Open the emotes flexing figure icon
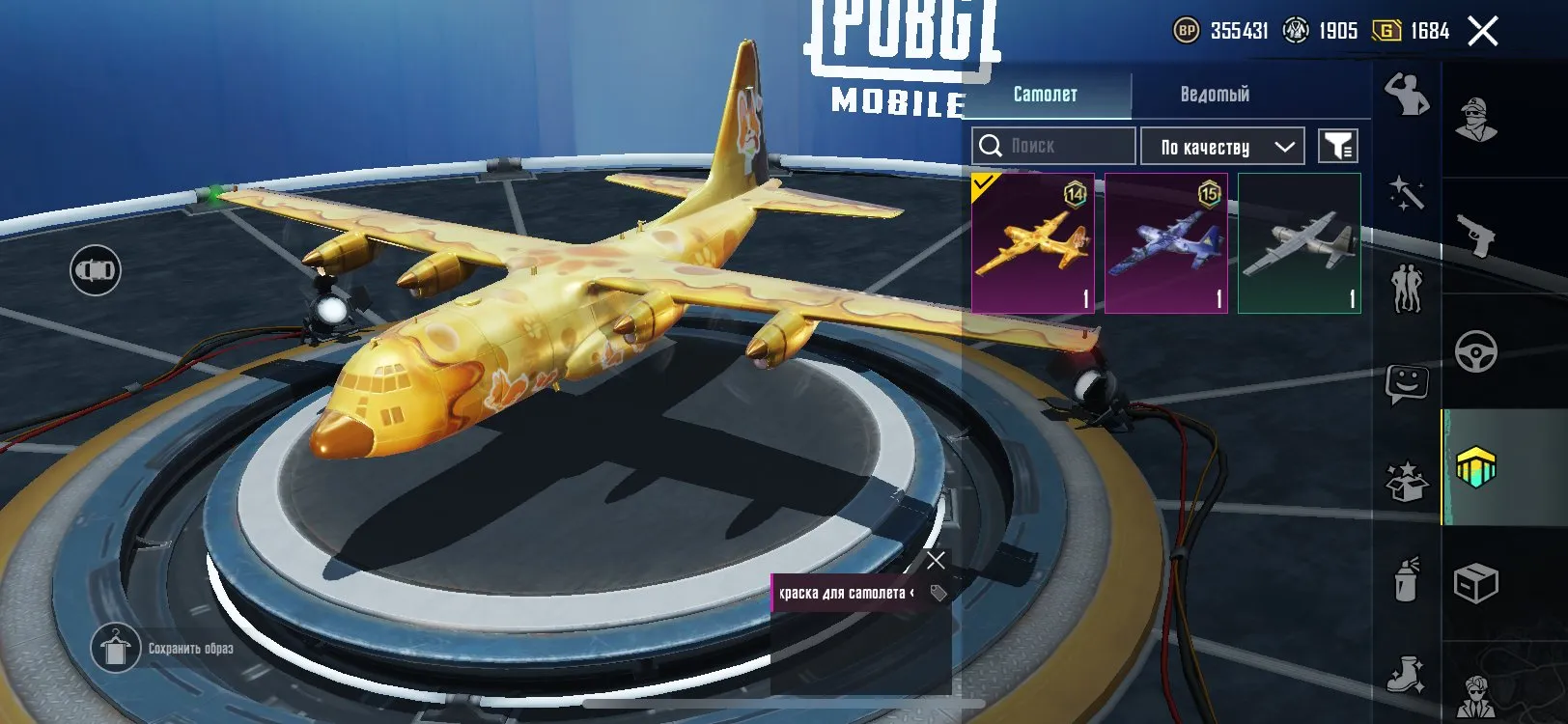This screenshot has width=1568, height=724. pos(1407,95)
